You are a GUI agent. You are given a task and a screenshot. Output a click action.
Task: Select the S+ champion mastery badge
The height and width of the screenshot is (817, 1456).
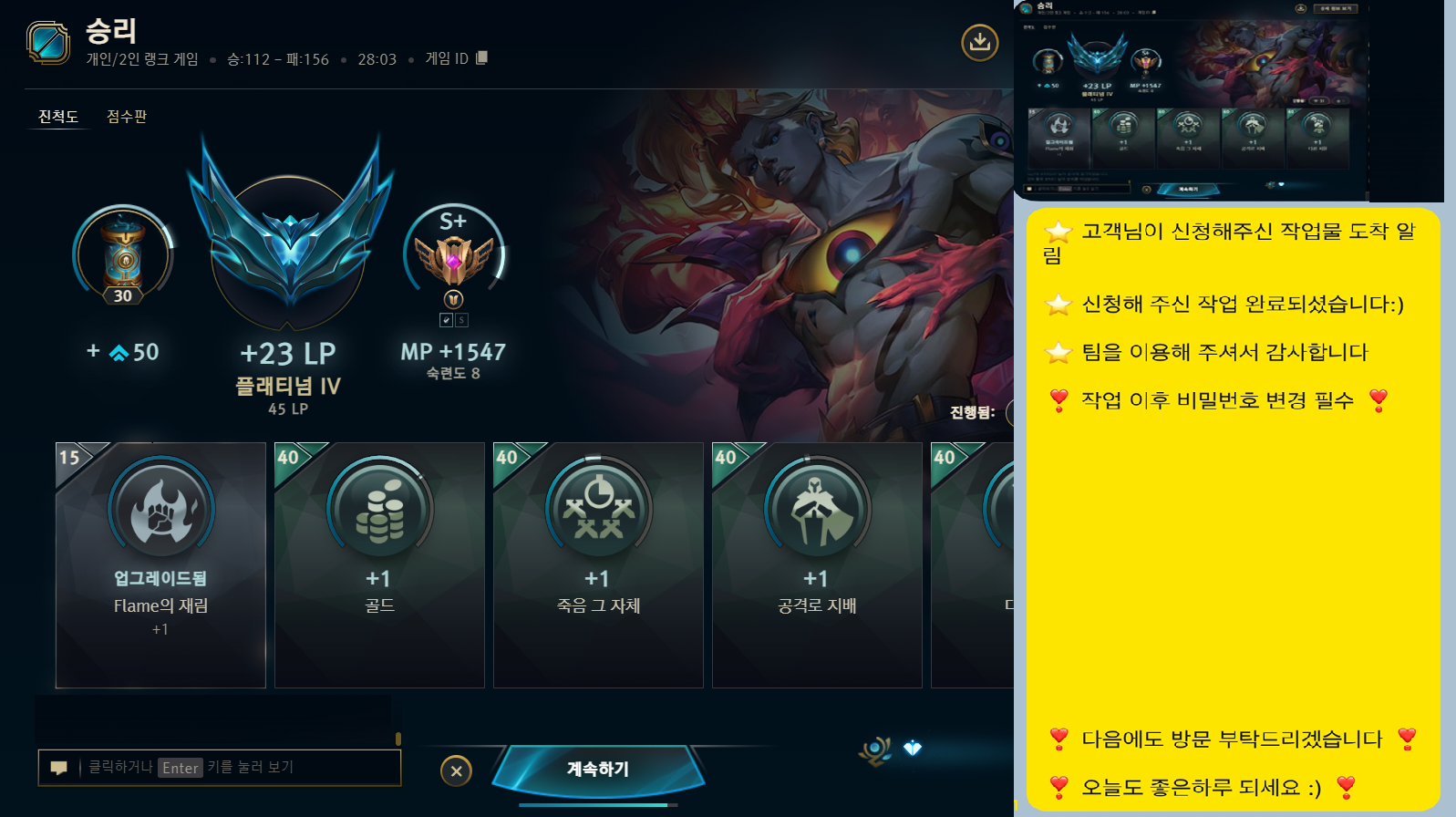[x=453, y=260]
